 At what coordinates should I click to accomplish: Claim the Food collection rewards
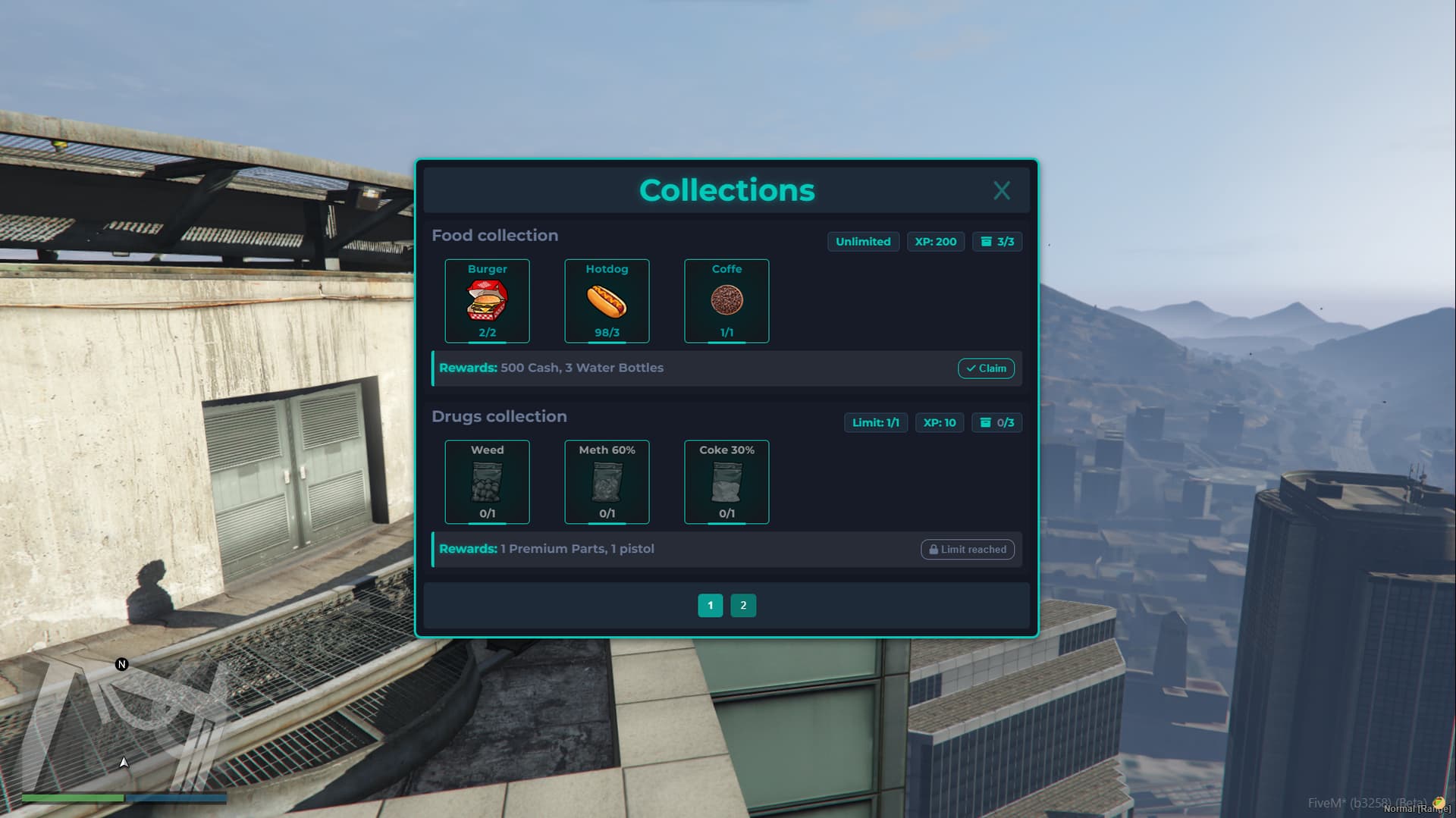click(986, 368)
